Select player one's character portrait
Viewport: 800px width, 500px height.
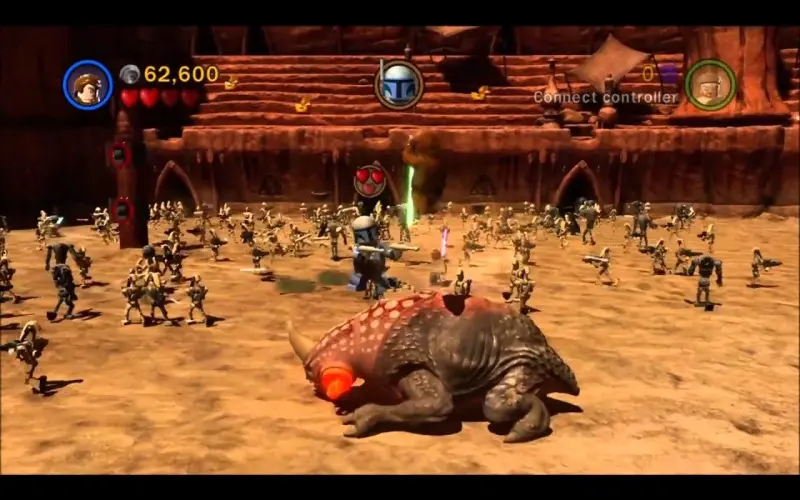[x=88, y=85]
